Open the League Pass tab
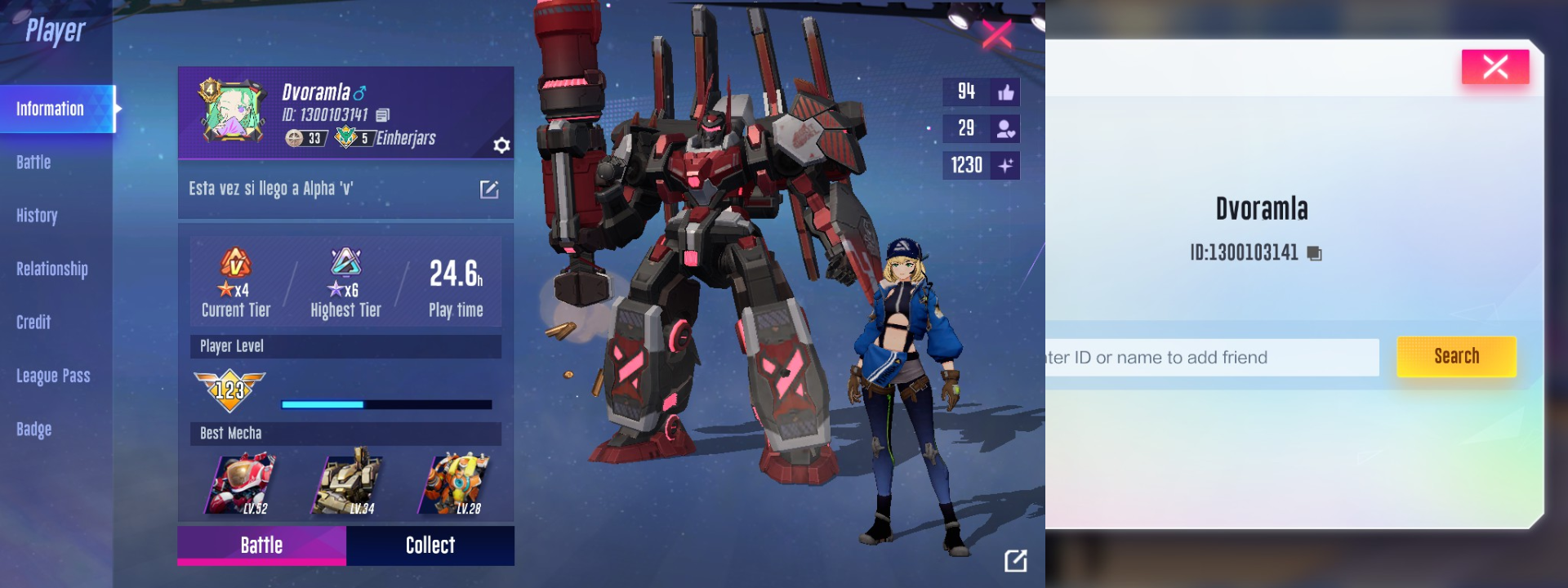Screen dimensions: 1568x588 [x=53, y=376]
